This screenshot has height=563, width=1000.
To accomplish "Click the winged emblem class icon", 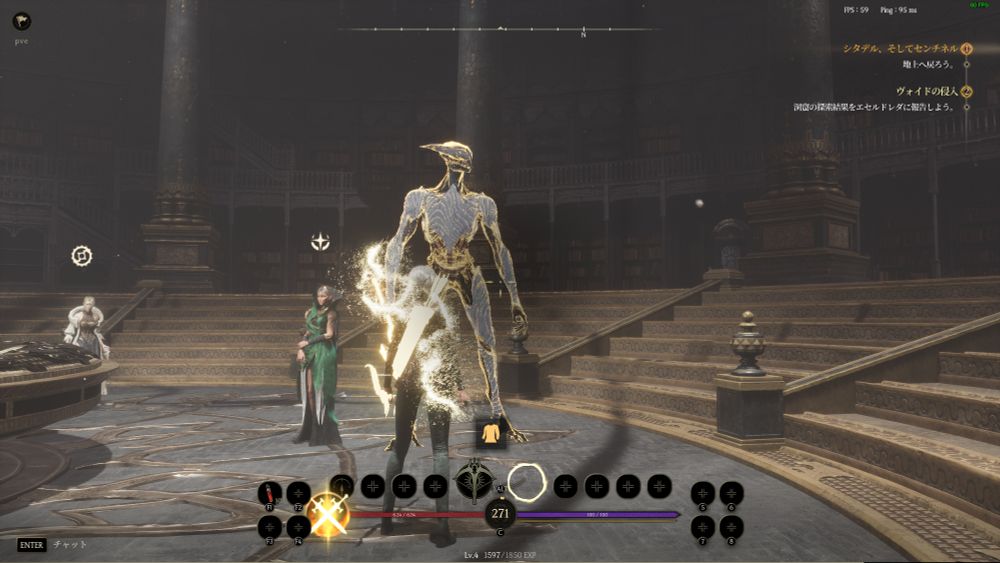I will point(472,481).
